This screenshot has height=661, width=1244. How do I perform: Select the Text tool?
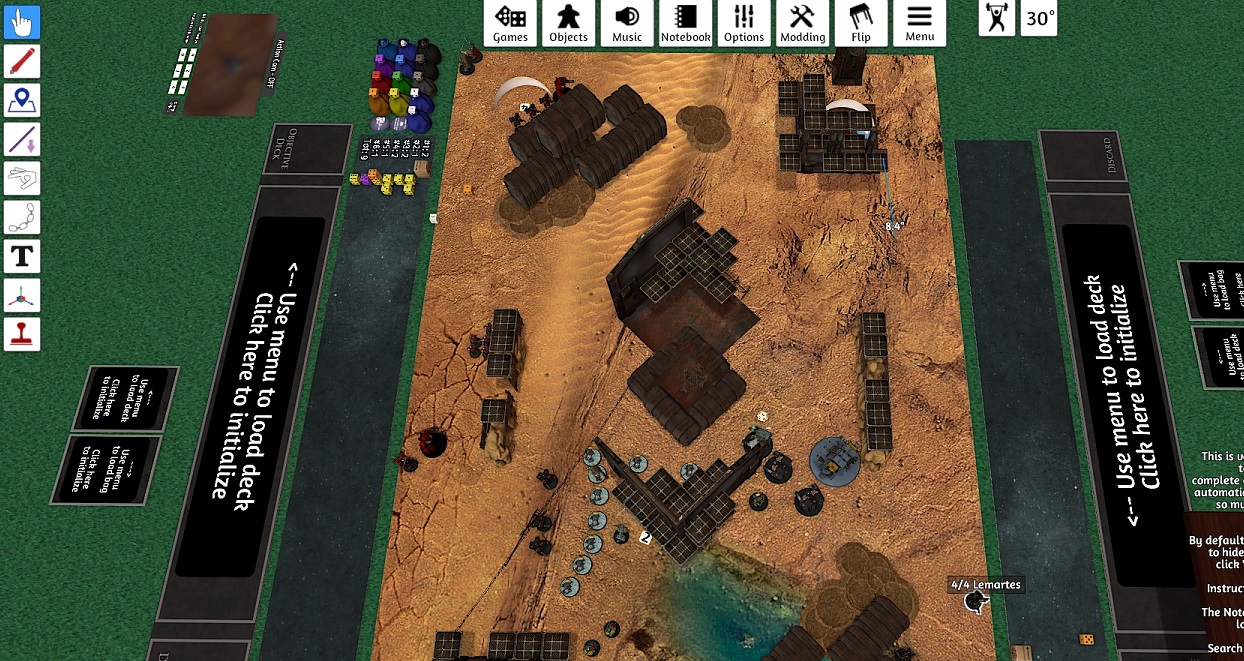[22, 257]
